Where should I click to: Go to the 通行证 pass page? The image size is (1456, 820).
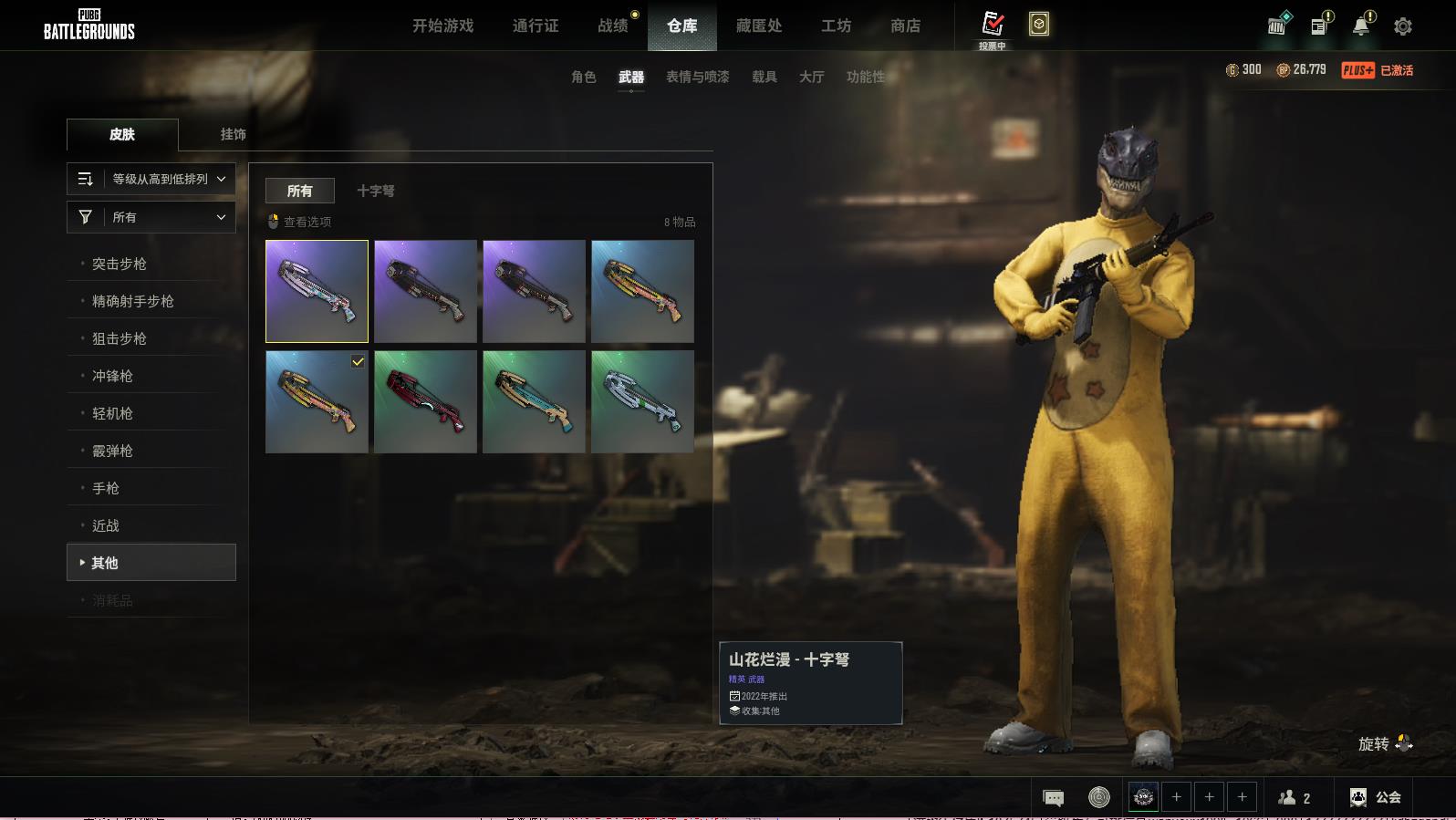click(x=536, y=26)
